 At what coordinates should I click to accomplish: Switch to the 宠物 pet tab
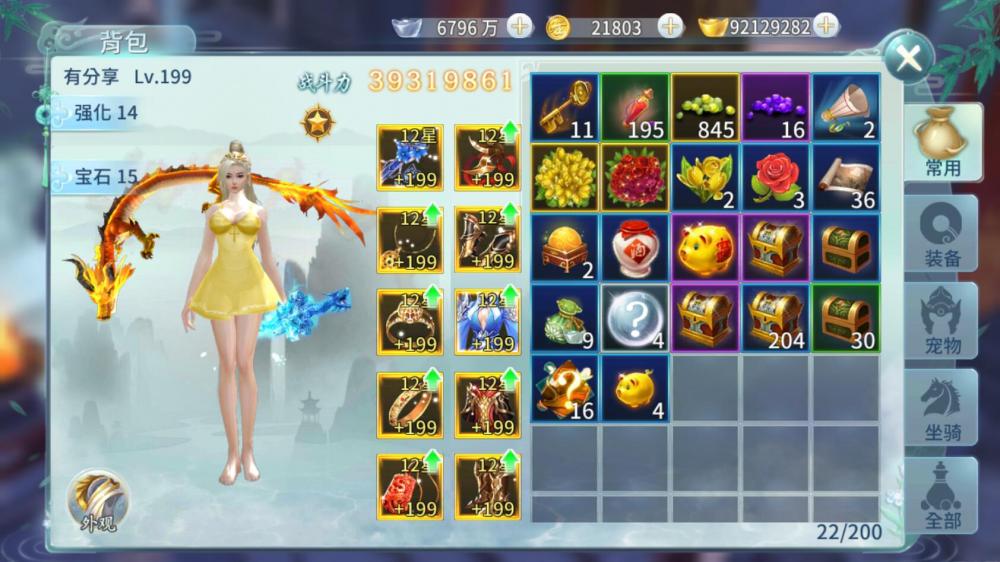click(941, 320)
